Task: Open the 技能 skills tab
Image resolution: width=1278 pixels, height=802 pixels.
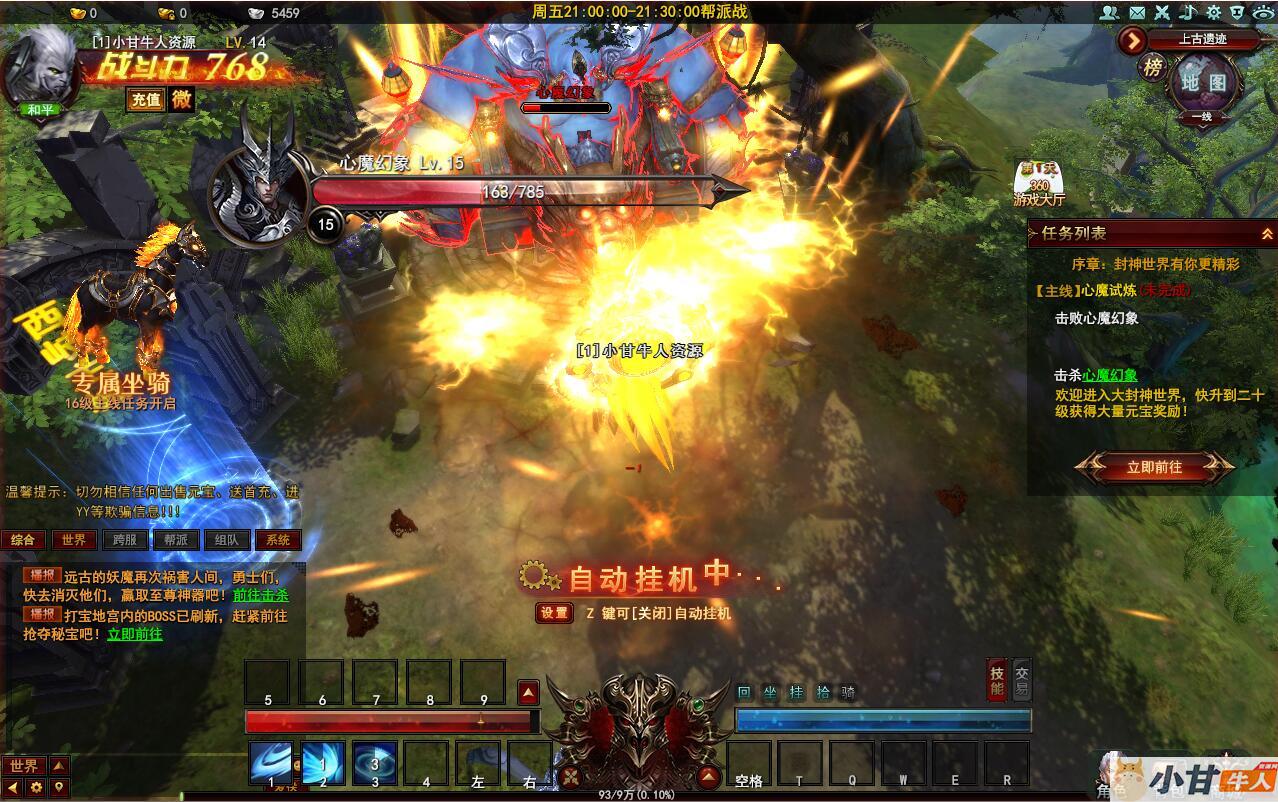Action: 996,679
